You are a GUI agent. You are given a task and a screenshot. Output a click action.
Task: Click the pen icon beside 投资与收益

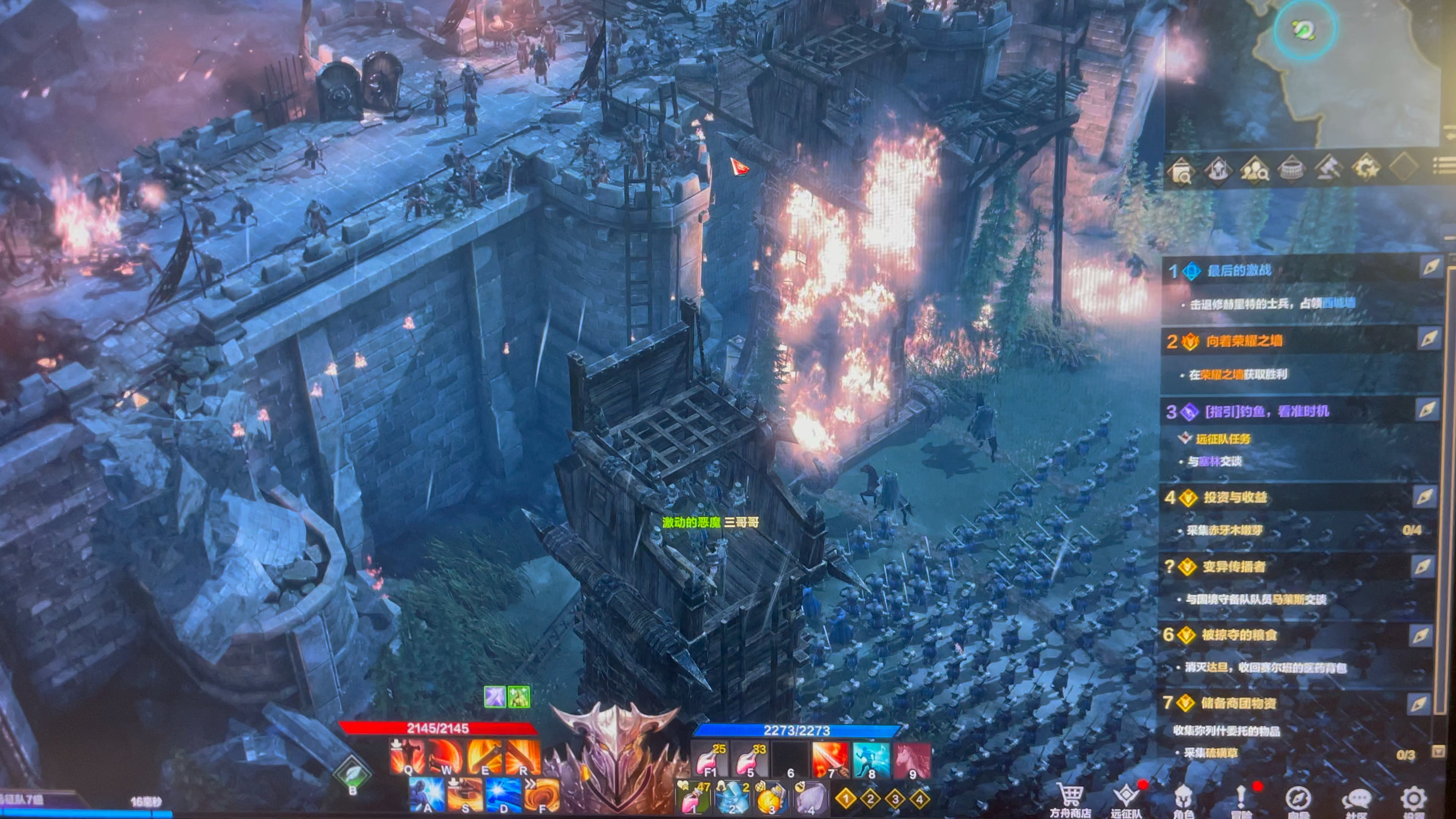click(x=1425, y=497)
